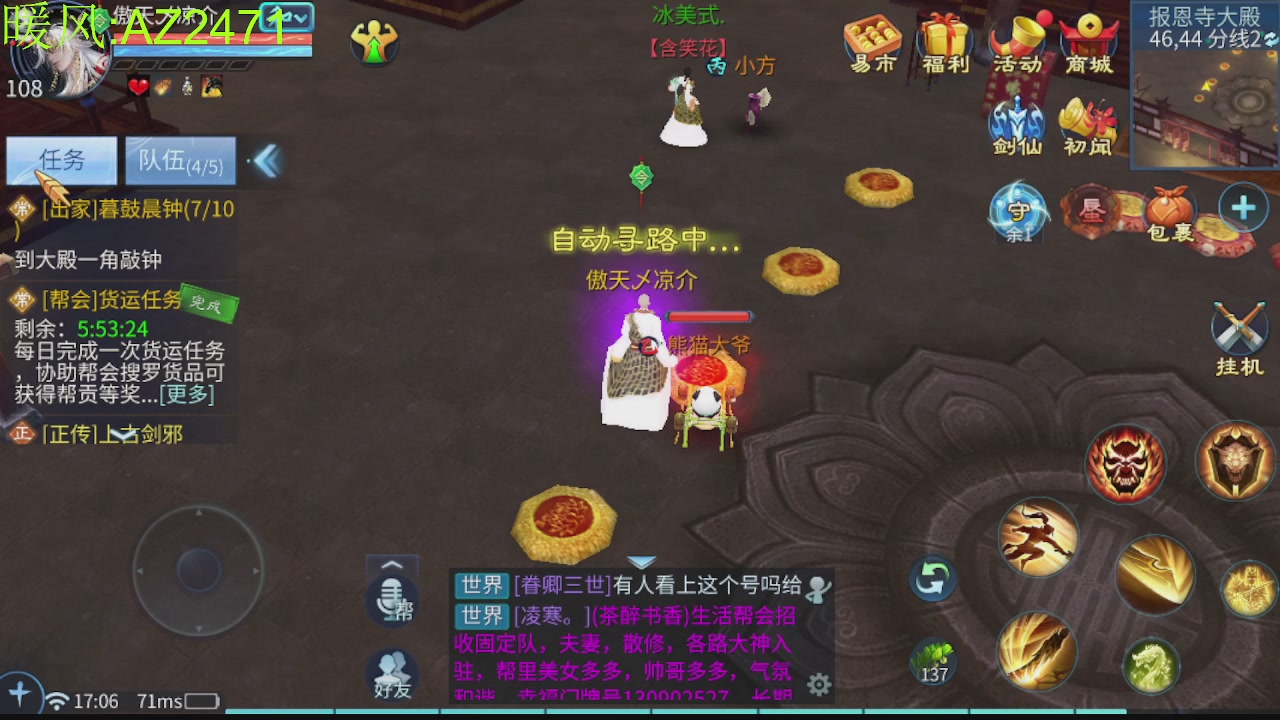Open chat settings with the gear icon
The height and width of the screenshot is (720, 1280).
(819, 682)
